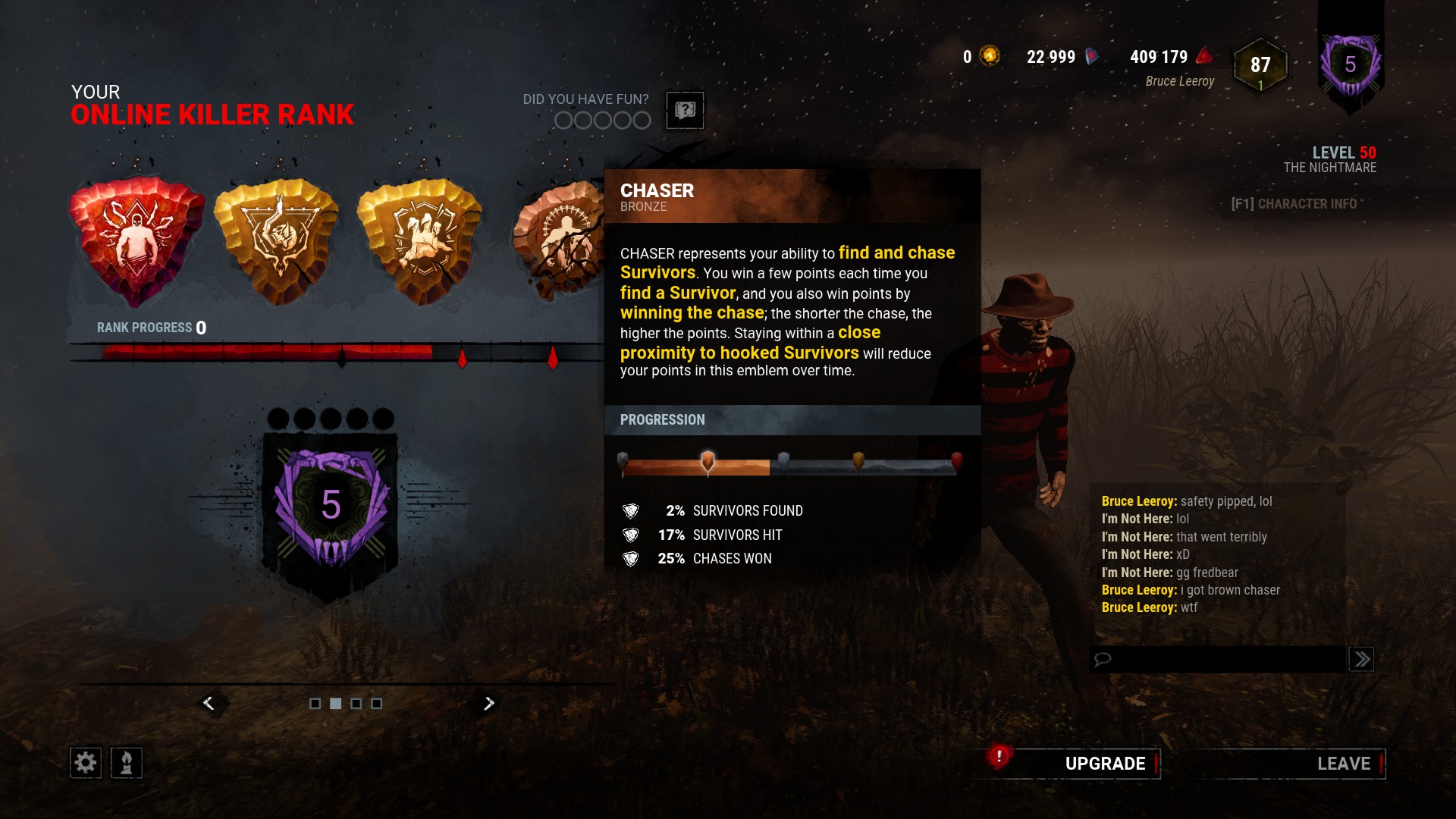Send the chat message with arrow button

pos(1362,659)
